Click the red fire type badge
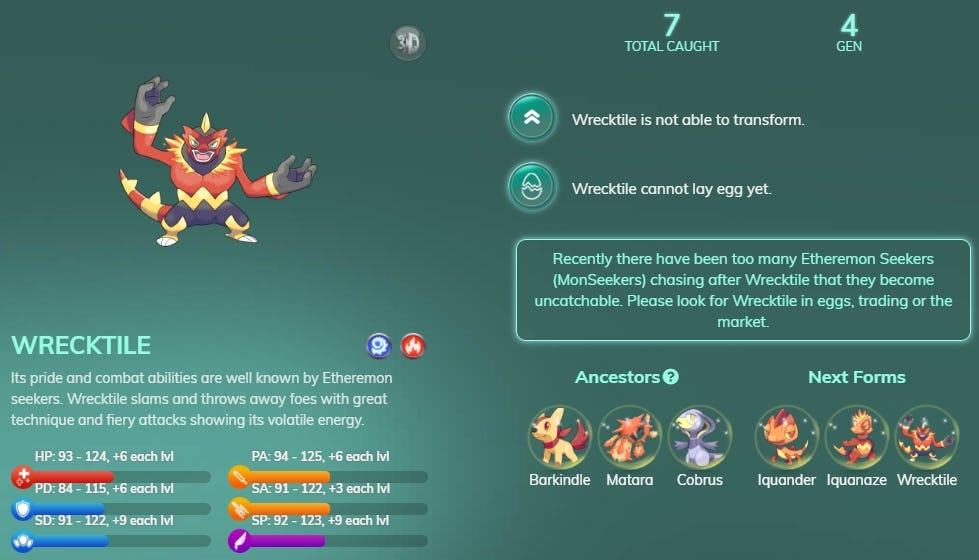The width and height of the screenshot is (979, 560). tap(413, 346)
